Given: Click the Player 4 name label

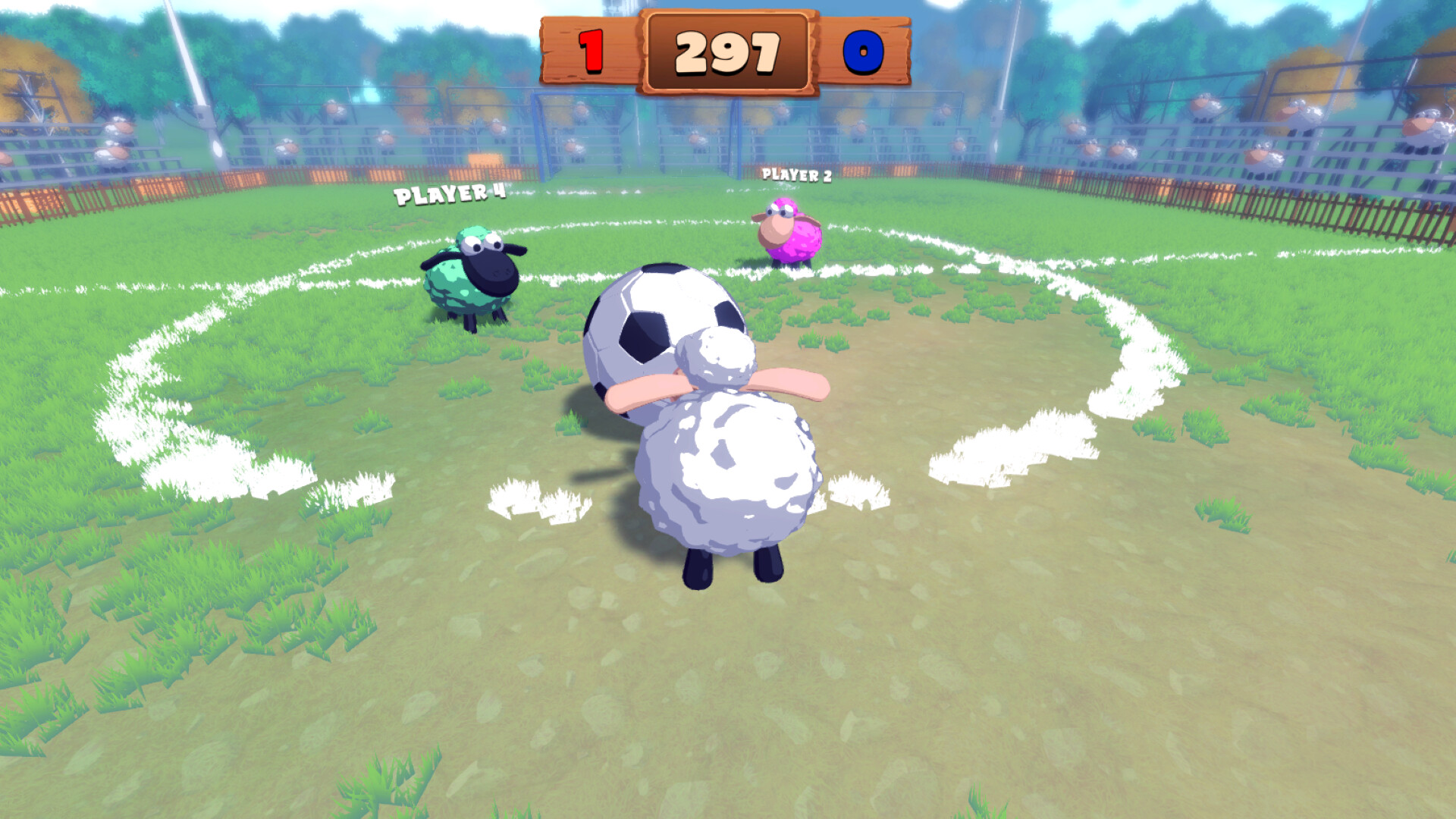Looking at the screenshot, I should (449, 195).
